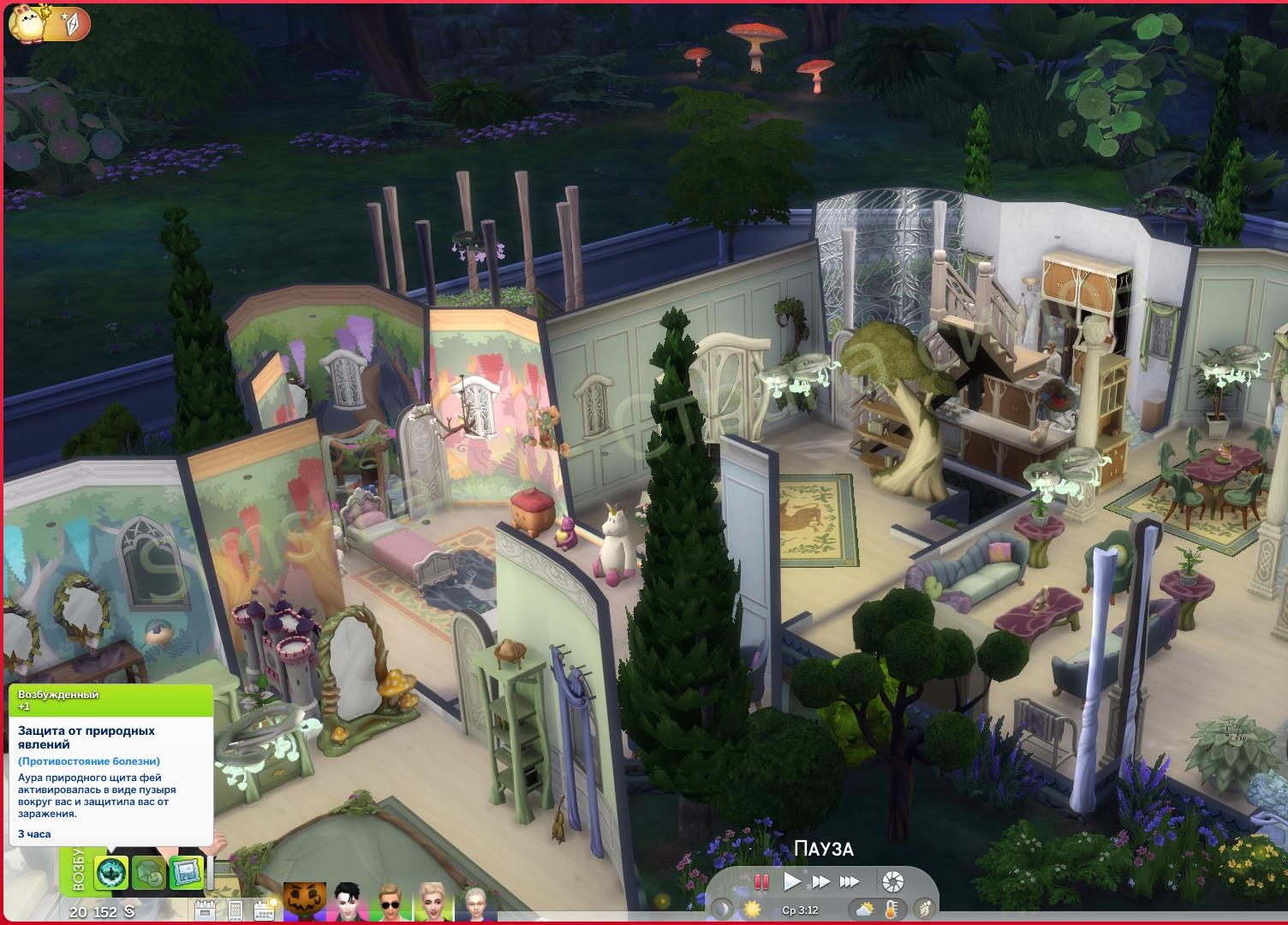The width and height of the screenshot is (1288, 925).
Task: Check the thermometer temperature icon
Action: click(891, 909)
